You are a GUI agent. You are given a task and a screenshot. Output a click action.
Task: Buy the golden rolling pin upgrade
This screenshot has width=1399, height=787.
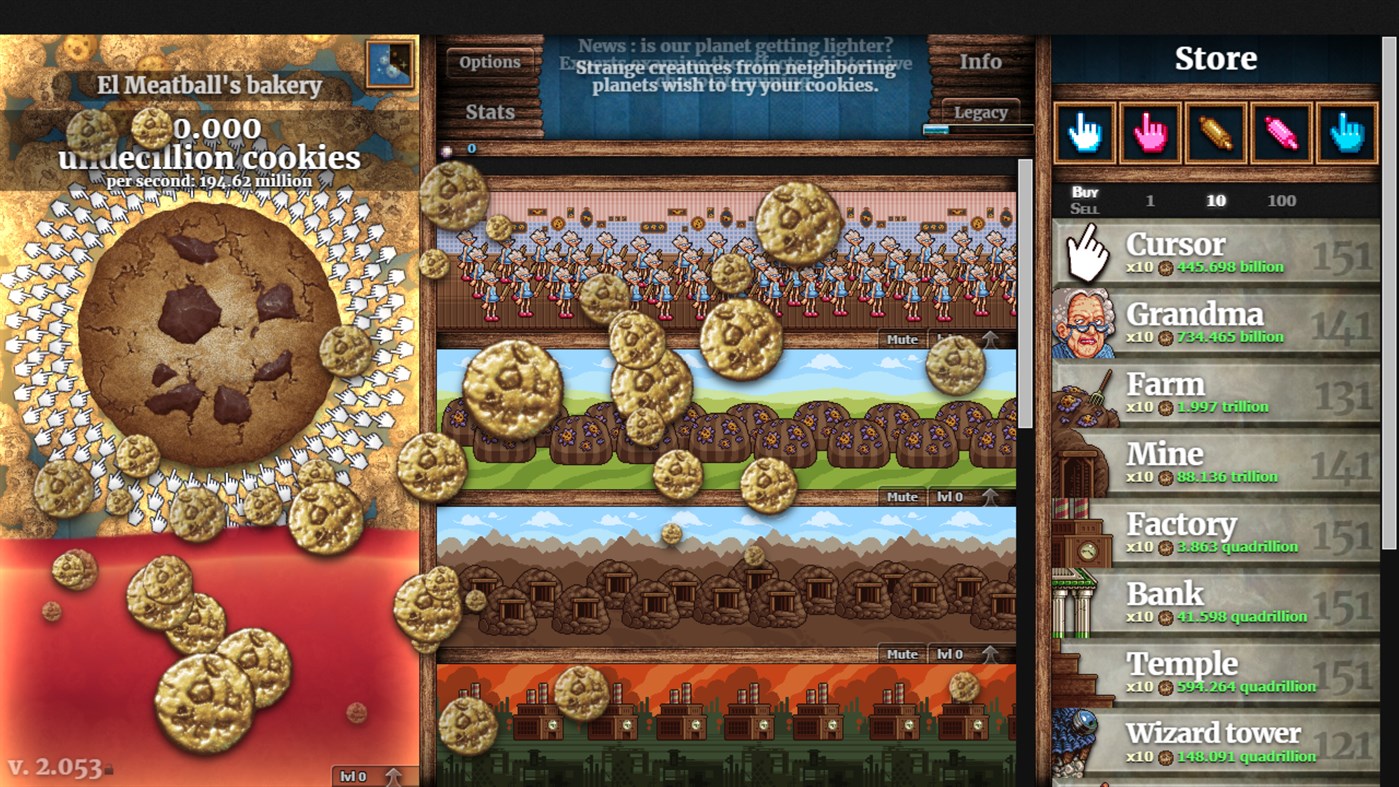(1216, 133)
